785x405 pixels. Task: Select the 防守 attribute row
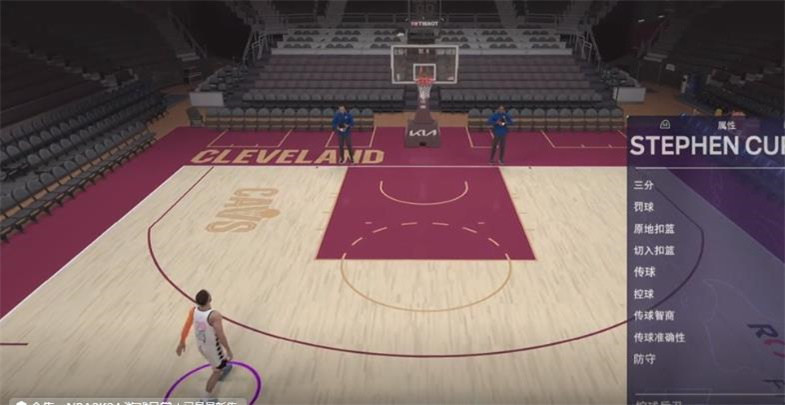(643, 359)
